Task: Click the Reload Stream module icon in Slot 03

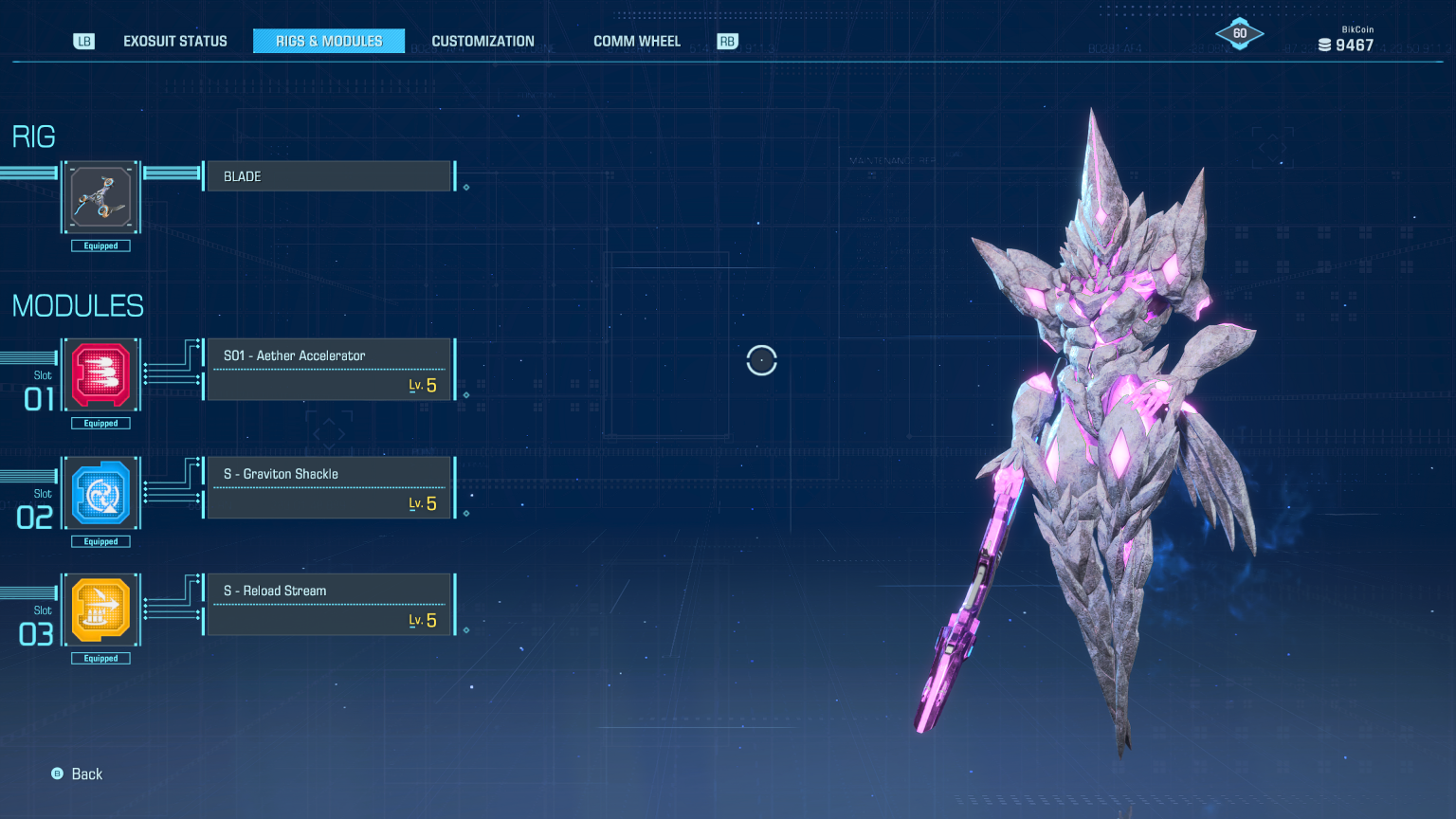Action: point(100,609)
